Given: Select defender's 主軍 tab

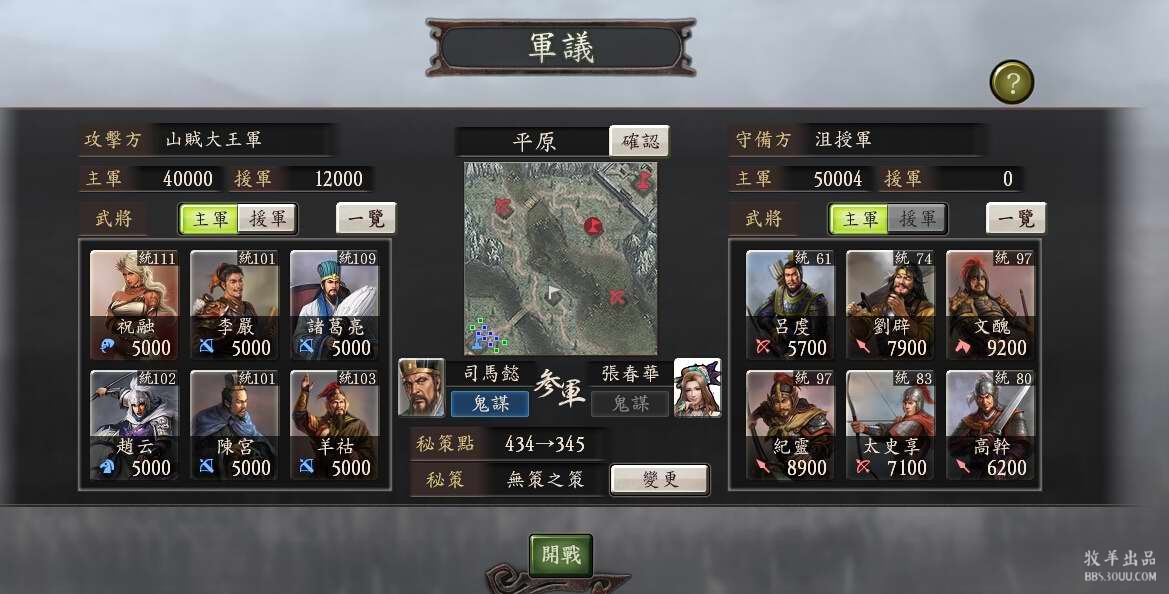Looking at the screenshot, I should (x=859, y=218).
